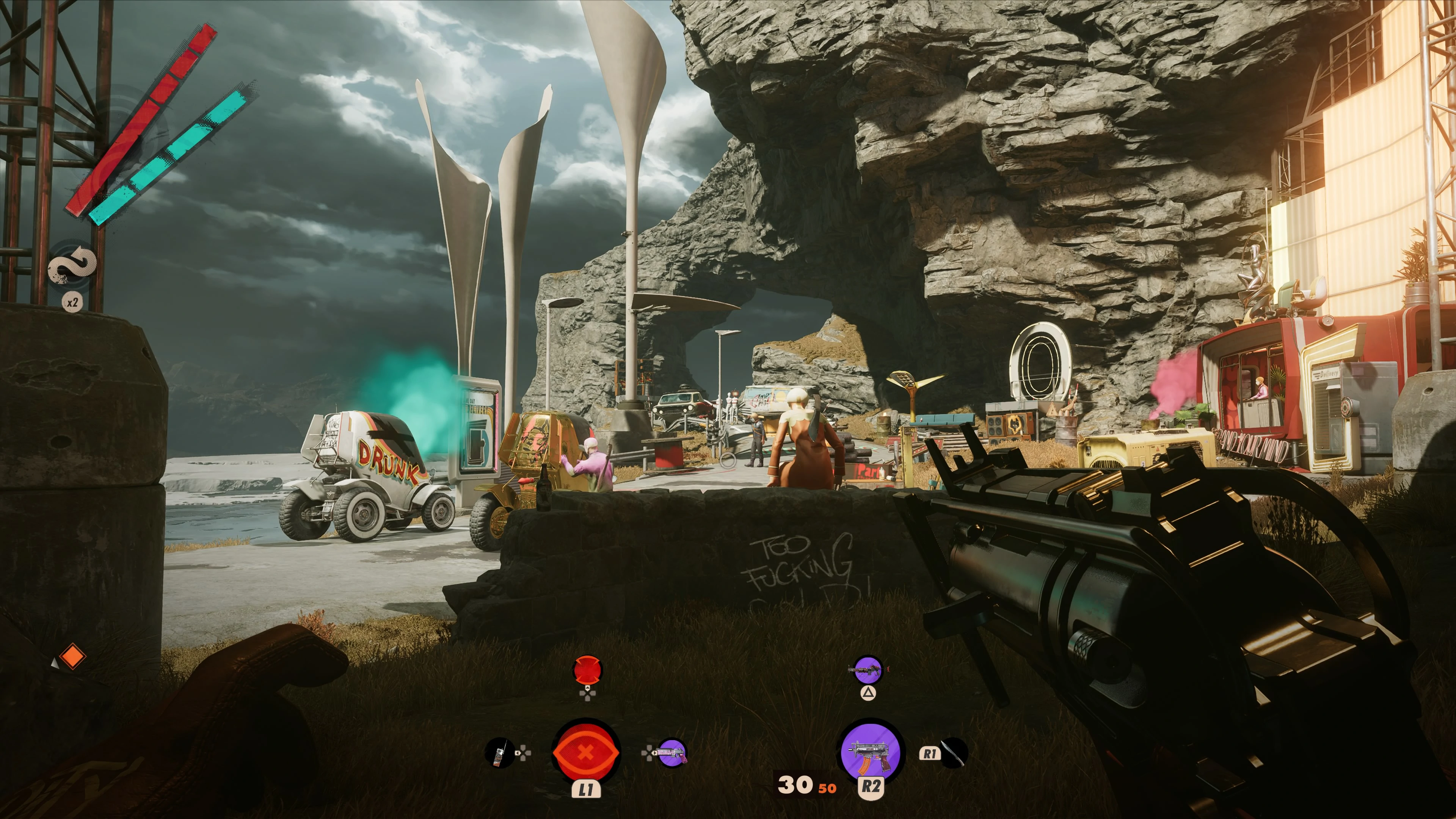Click the orange diamond objective marker
The image size is (1456, 819).
[72, 657]
